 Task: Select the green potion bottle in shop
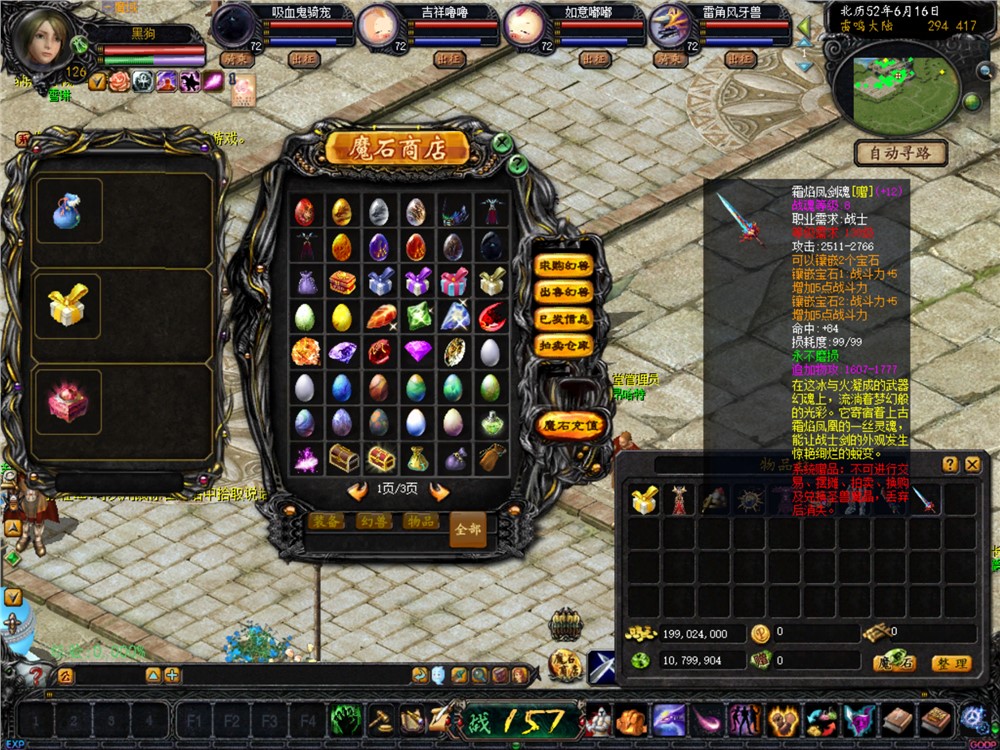491,423
